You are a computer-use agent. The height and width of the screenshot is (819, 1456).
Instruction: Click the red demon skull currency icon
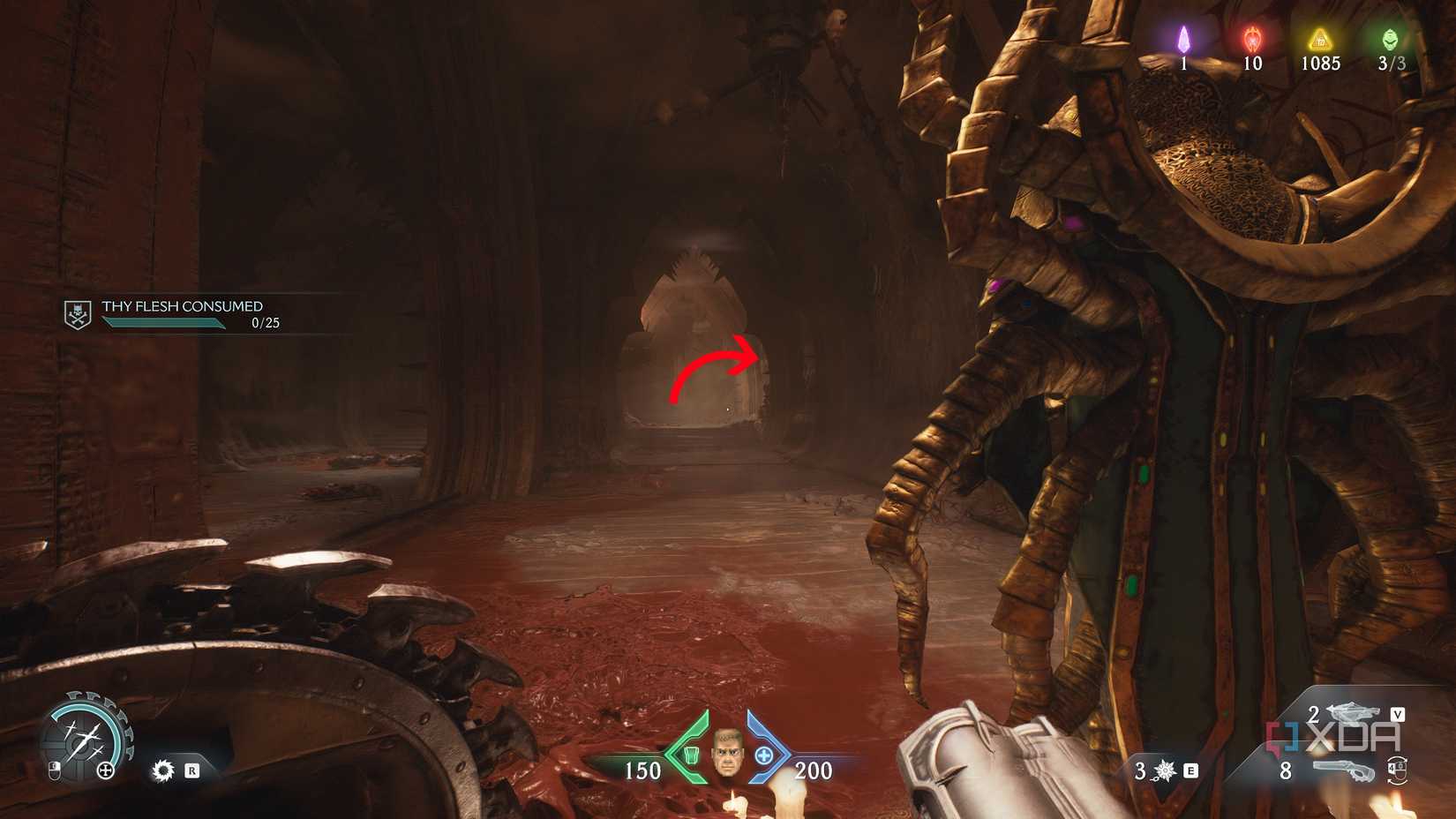1251,37
